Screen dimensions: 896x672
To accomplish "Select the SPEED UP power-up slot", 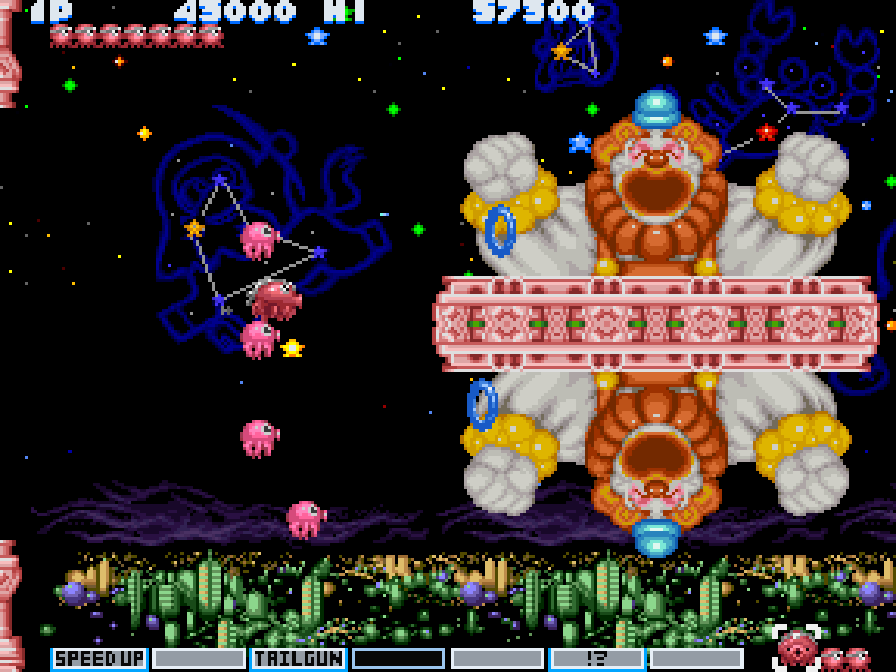I will pyautogui.click(x=99, y=659).
